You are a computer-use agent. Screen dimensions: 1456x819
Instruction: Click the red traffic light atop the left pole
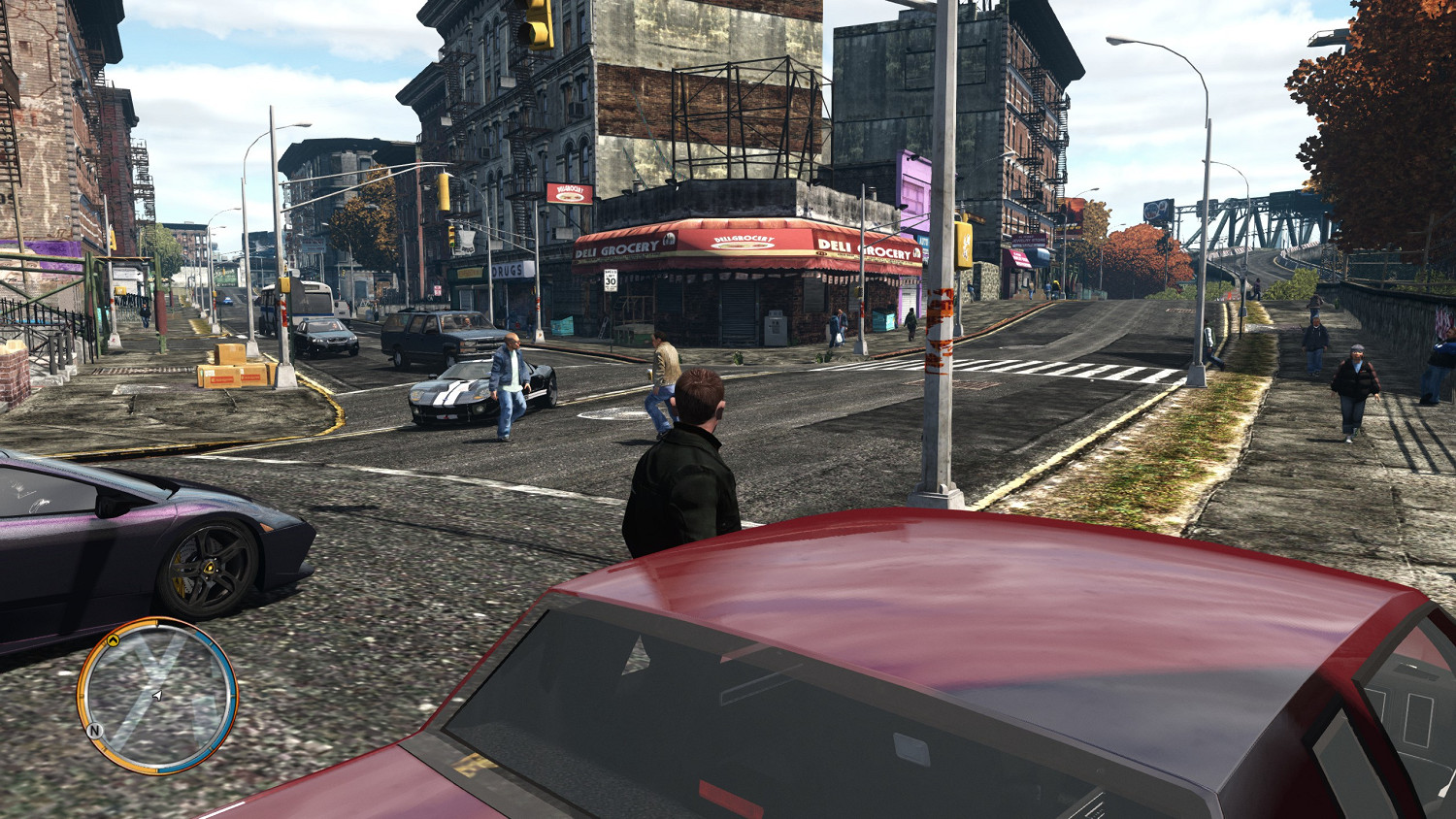tap(450, 233)
